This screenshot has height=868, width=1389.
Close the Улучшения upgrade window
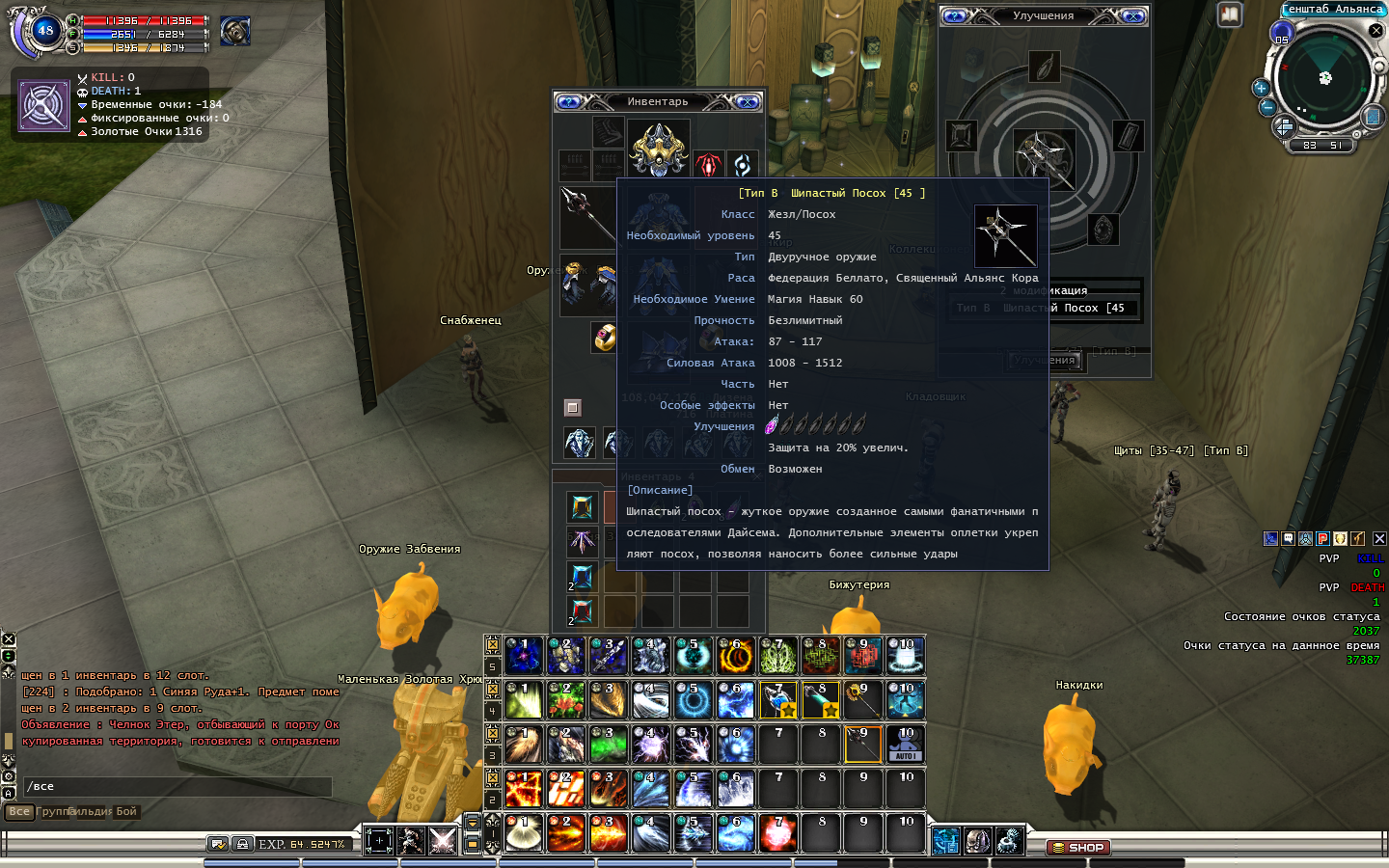pyautogui.click(x=1132, y=16)
